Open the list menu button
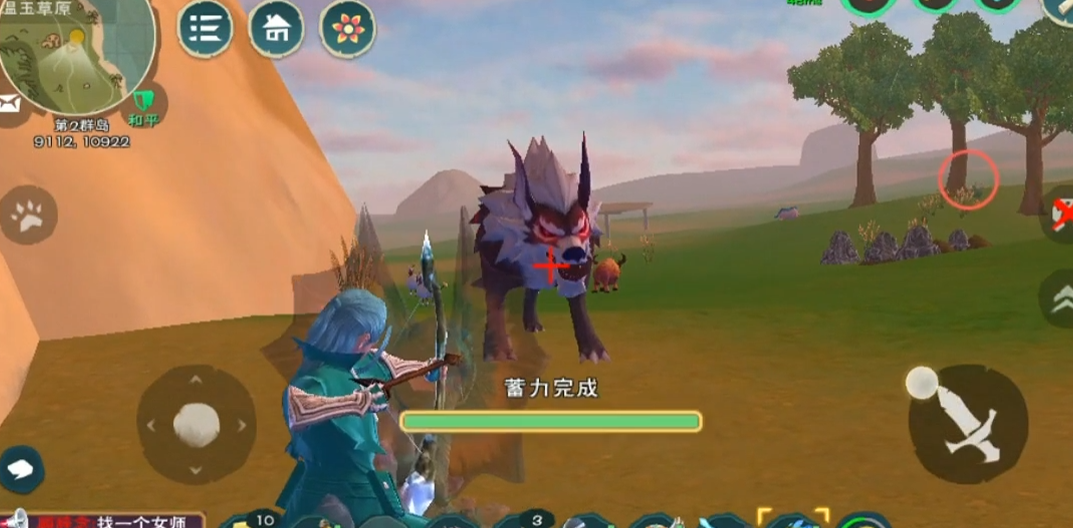The height and width of the screenshot is (528, 1073). coord(205,29)
